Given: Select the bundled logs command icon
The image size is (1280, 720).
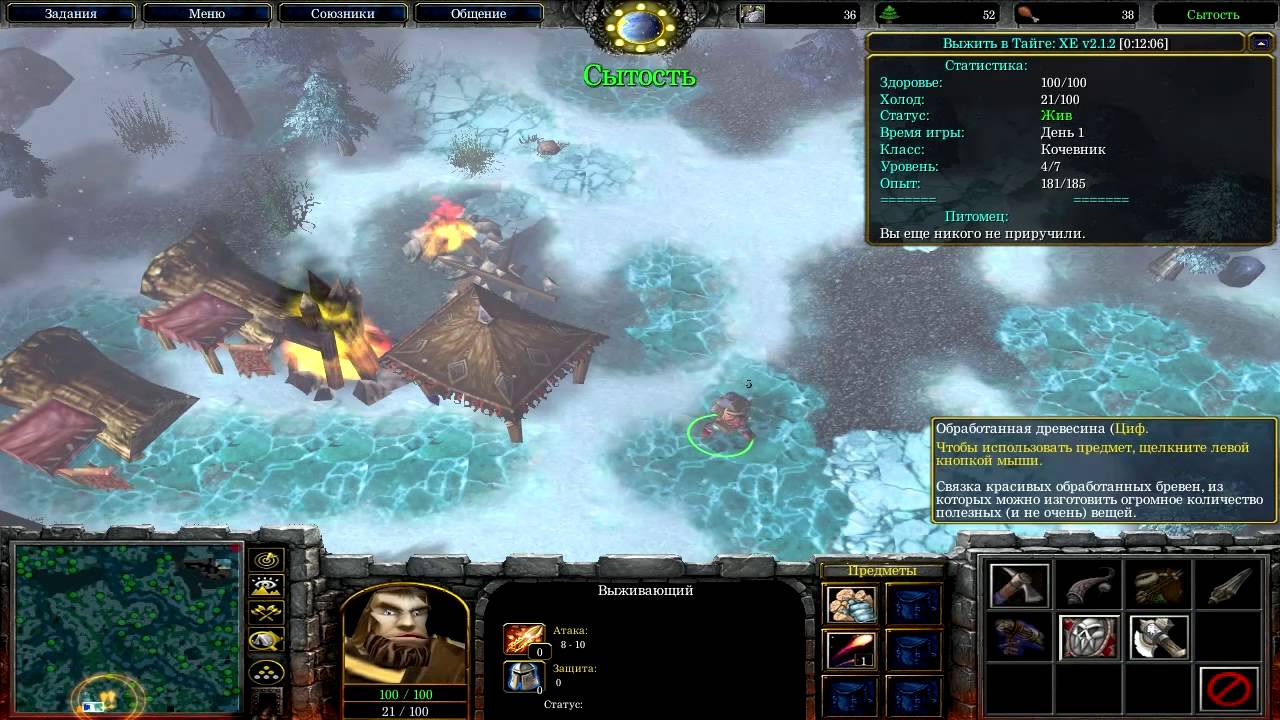Looking at the screenshot, I should click(x=1159, y=586).
